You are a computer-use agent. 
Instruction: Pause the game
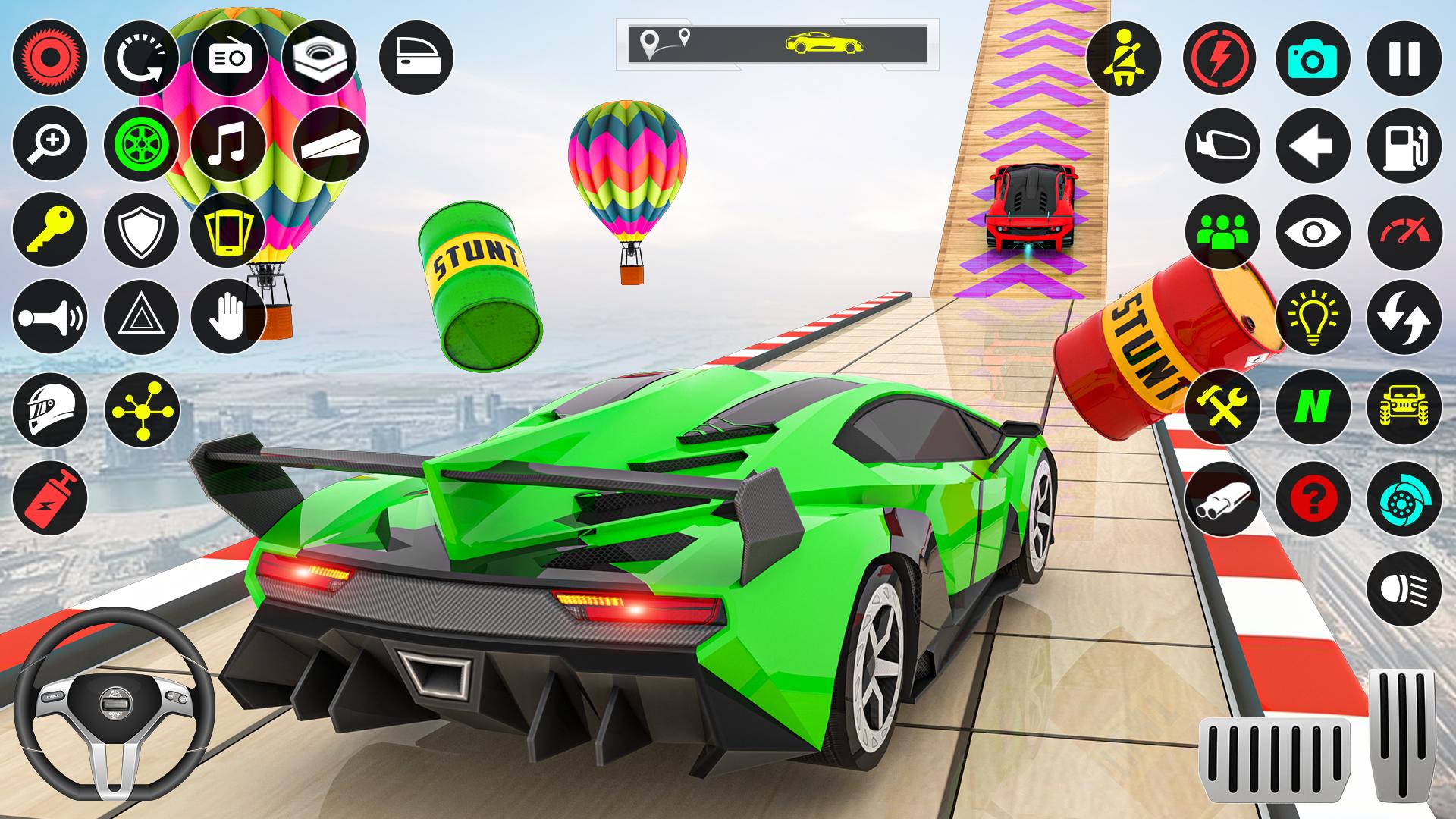pyautogui.click(x=1404, y=58)
